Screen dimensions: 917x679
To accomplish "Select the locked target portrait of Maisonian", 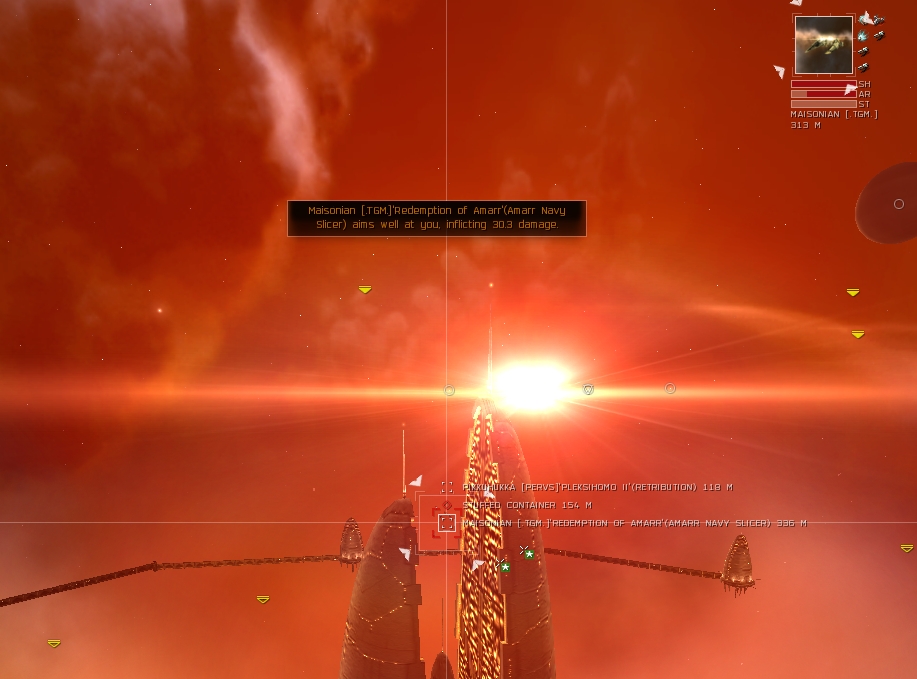I will click(x=824, y=45).
